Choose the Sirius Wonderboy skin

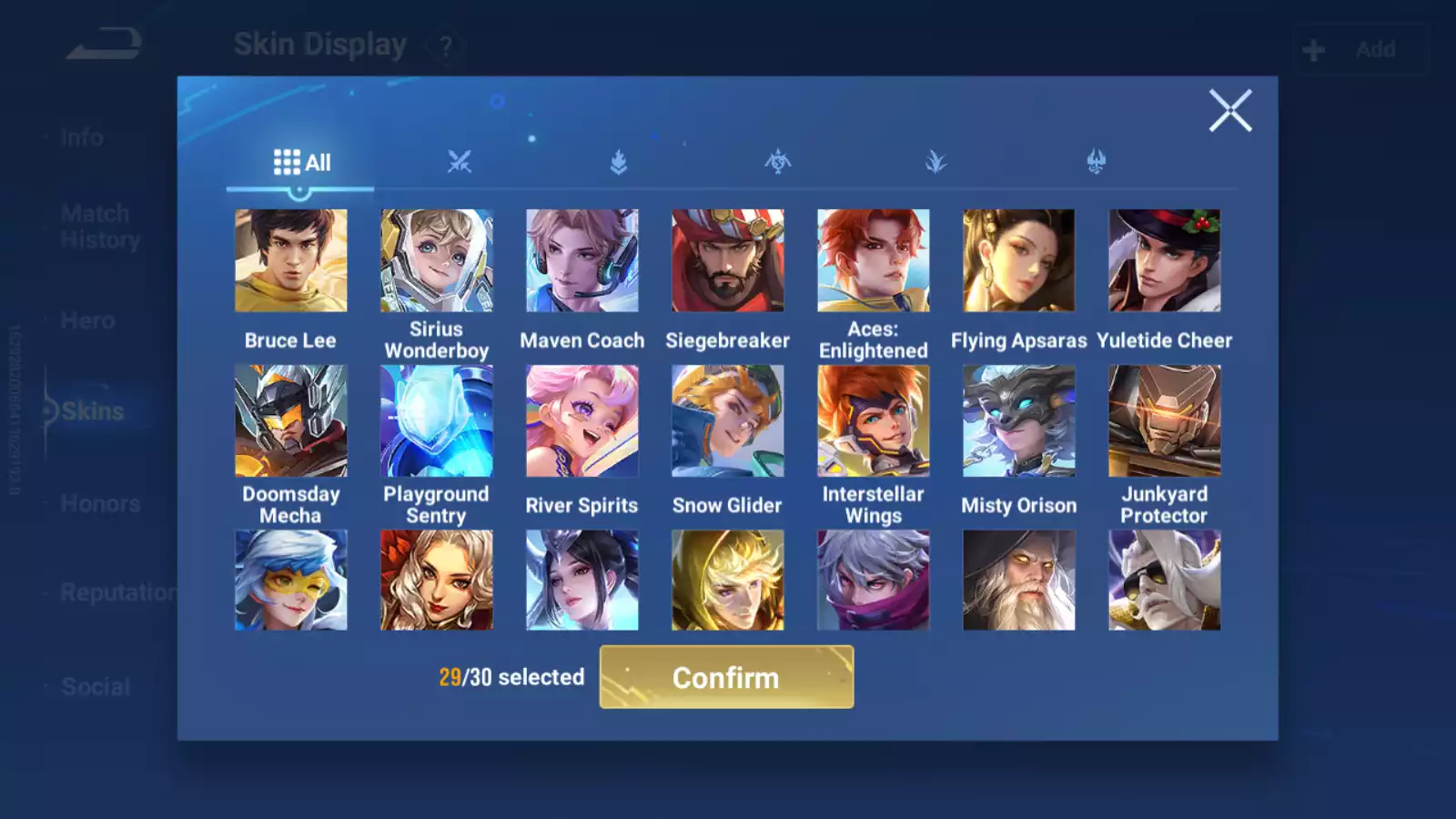coord(436,261)
